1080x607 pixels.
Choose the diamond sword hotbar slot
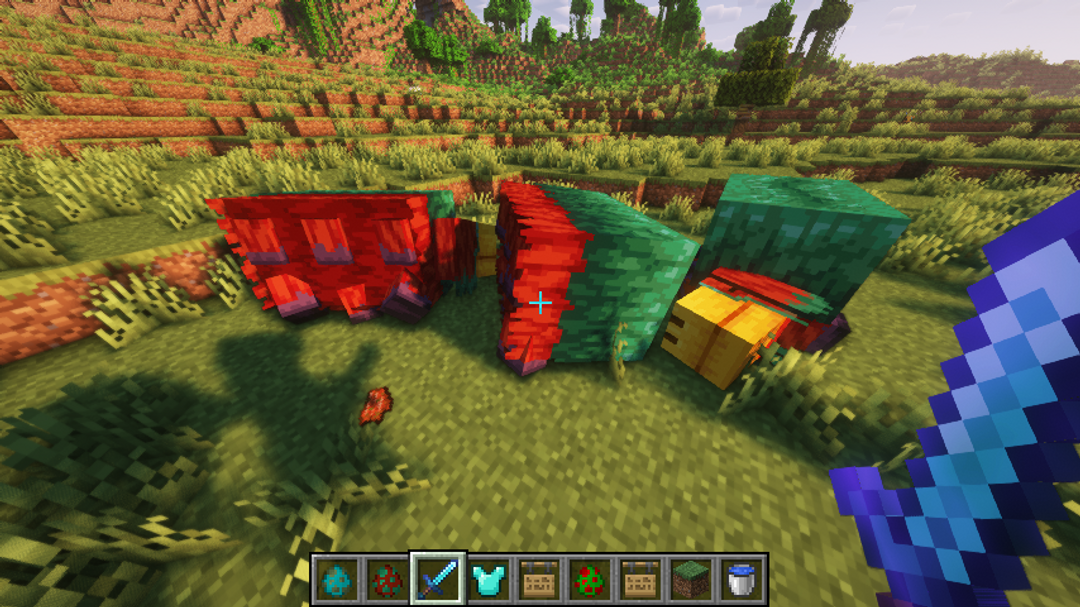pos(438,578)
